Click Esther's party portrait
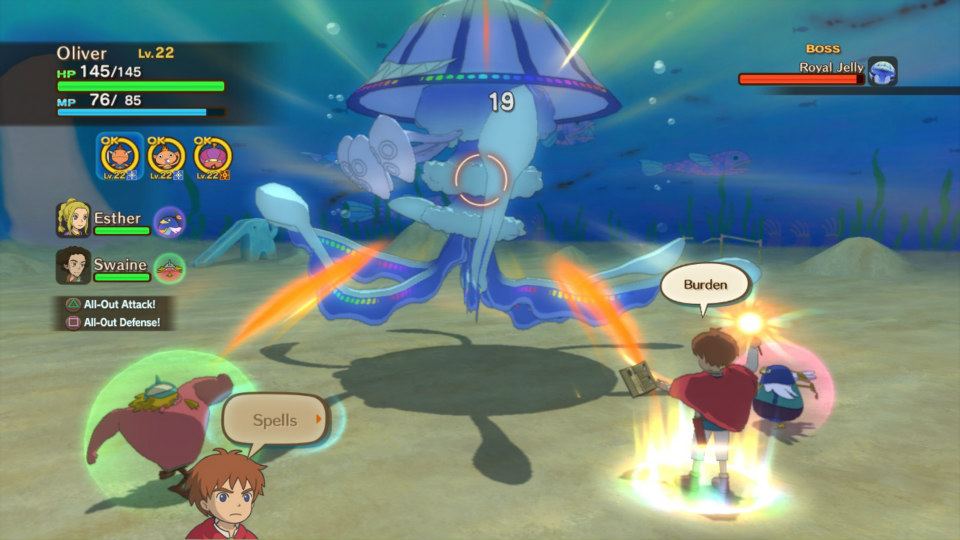 click(73, 219)
